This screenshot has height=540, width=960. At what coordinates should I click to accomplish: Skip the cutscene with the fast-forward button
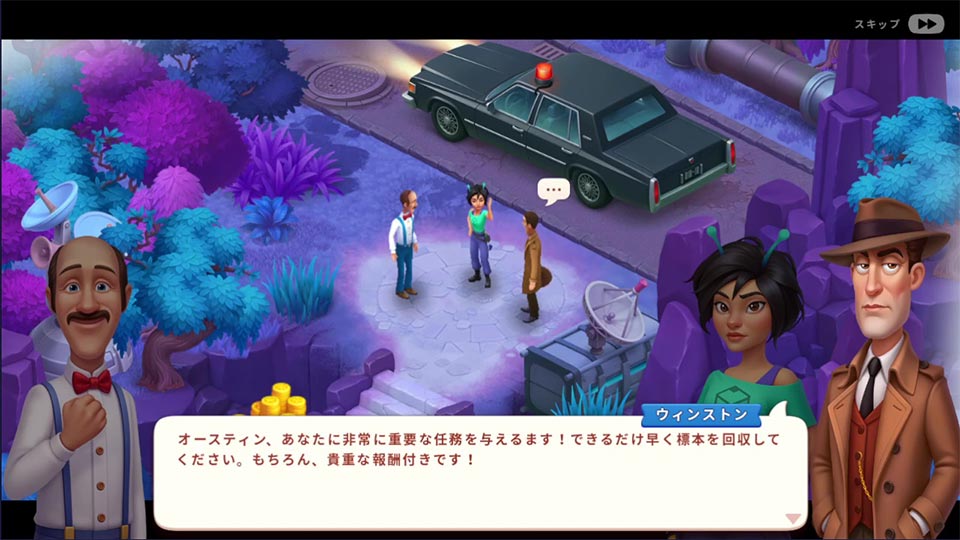(x=926, y=24)
